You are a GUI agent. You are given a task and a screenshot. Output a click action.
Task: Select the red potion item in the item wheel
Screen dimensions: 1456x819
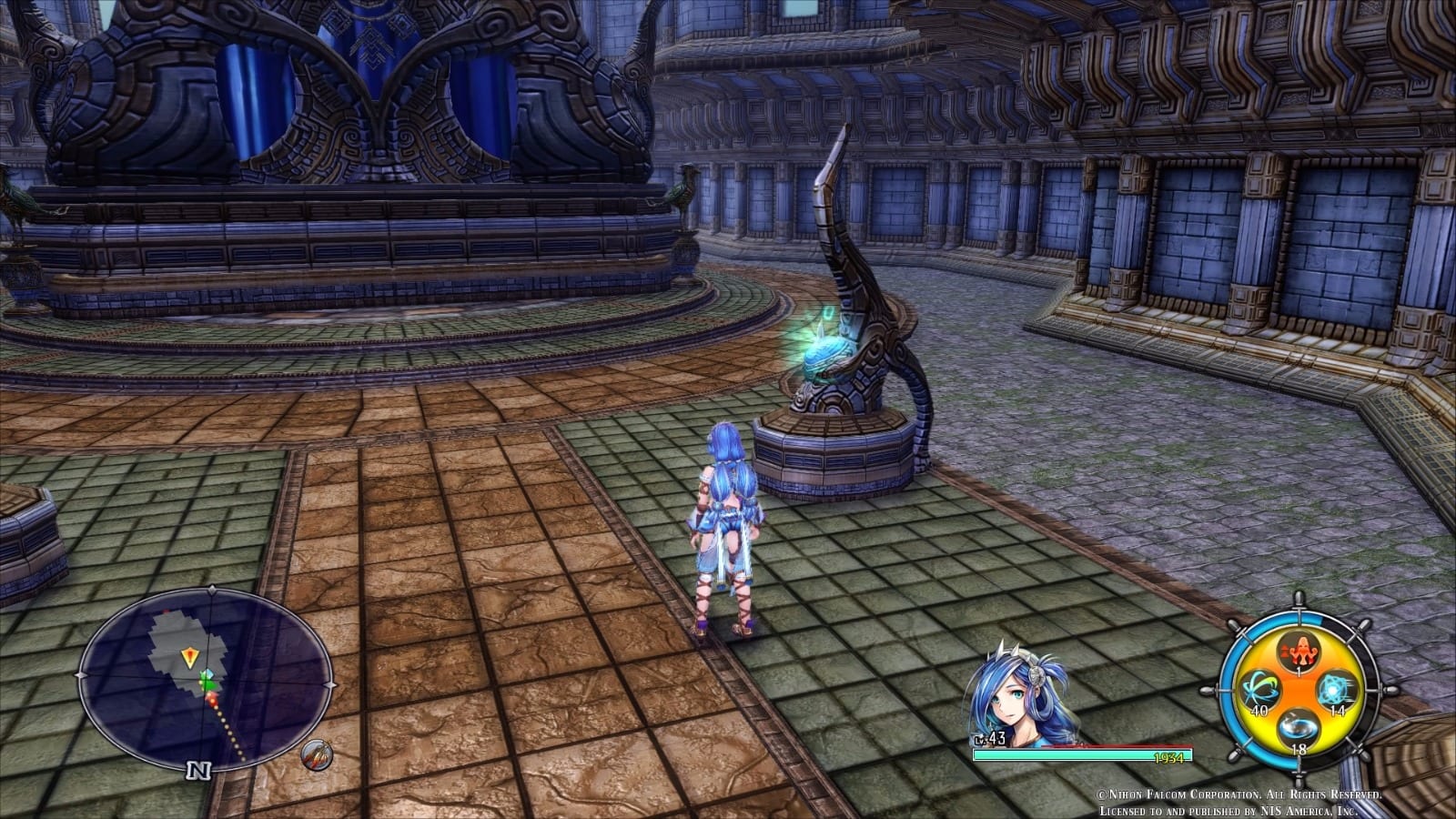[1299, 650]
